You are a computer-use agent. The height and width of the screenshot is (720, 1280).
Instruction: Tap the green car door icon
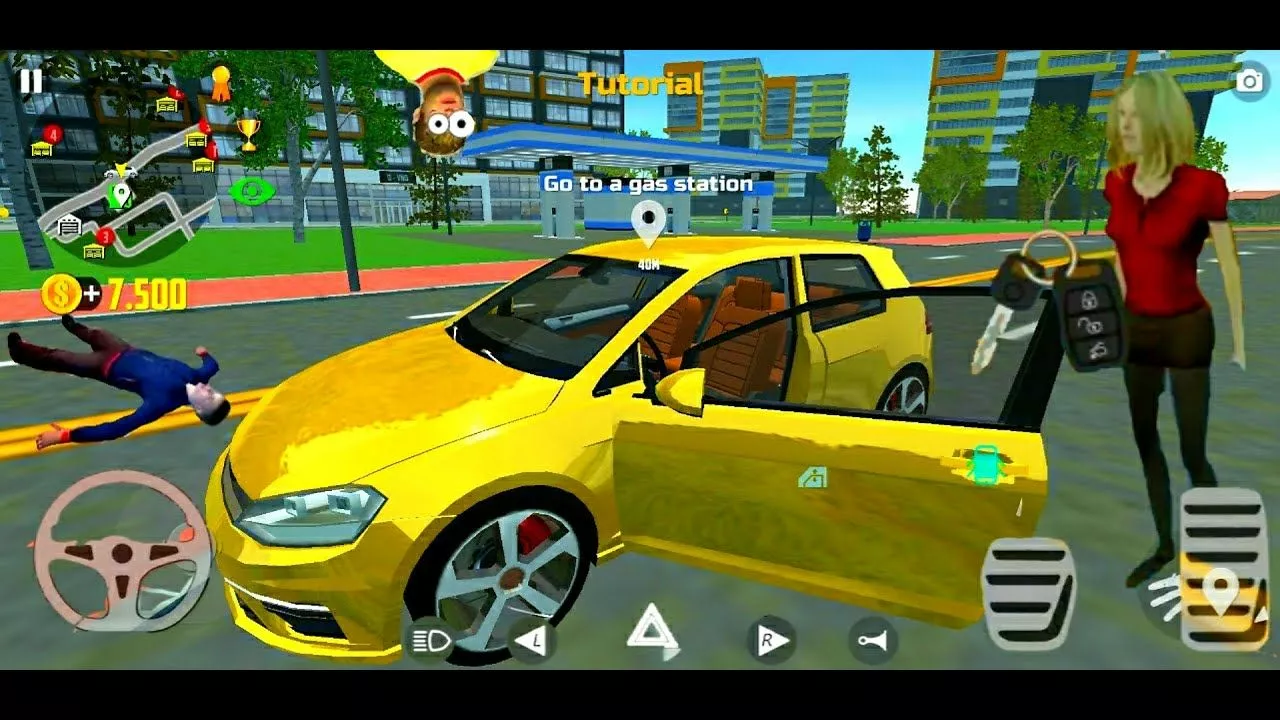(x=986, y=465)
